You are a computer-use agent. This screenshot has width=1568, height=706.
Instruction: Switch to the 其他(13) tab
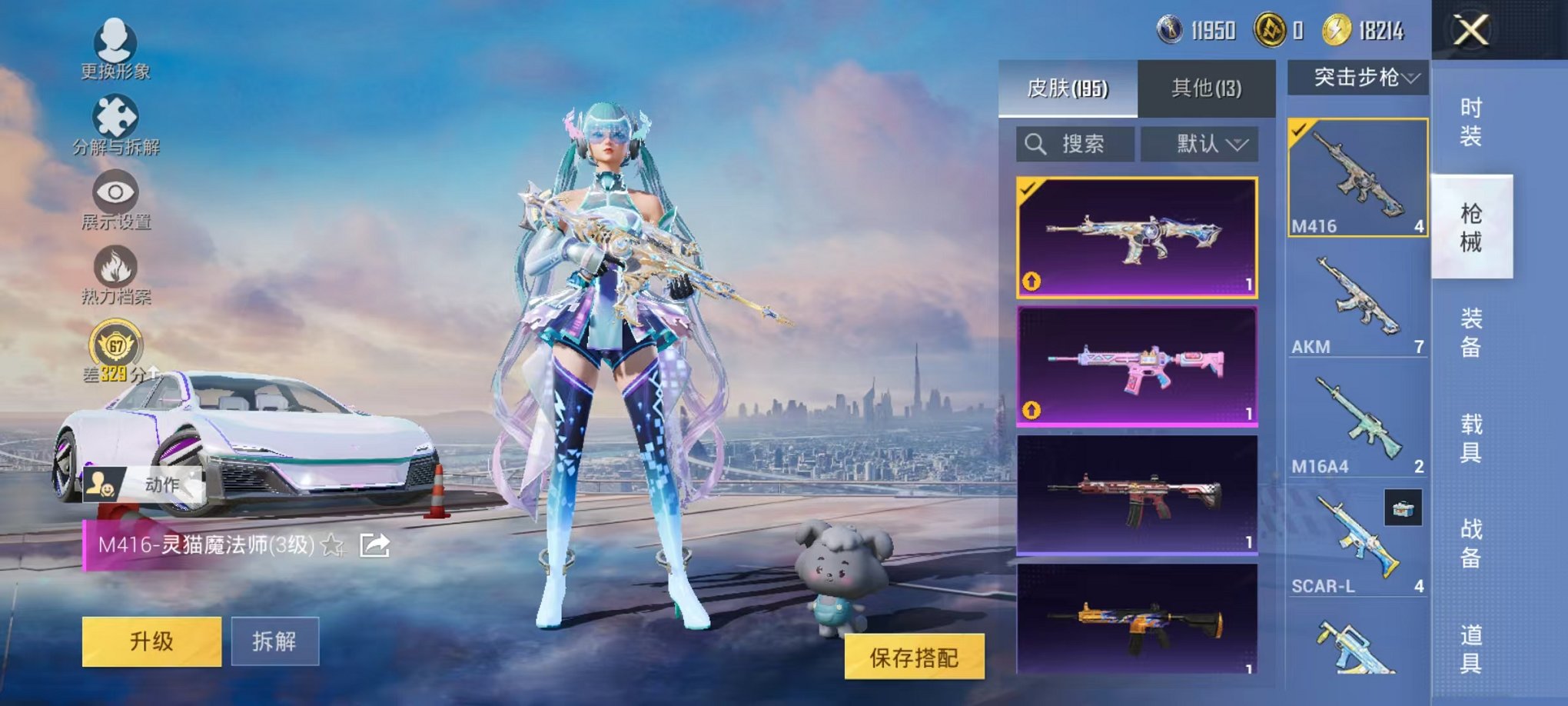[x=1208, y=88]
